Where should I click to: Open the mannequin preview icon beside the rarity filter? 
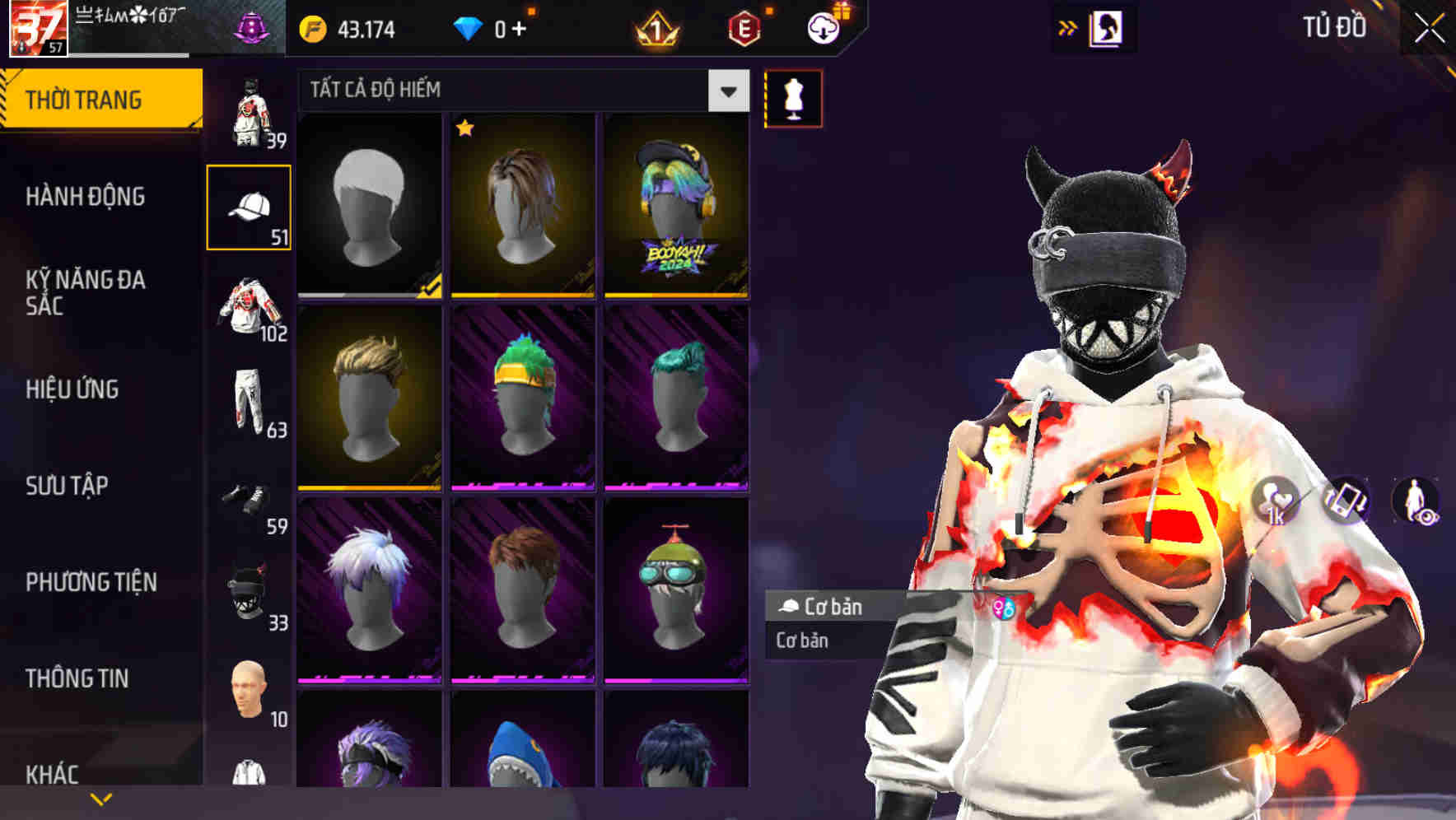click(x=792, y=98)
